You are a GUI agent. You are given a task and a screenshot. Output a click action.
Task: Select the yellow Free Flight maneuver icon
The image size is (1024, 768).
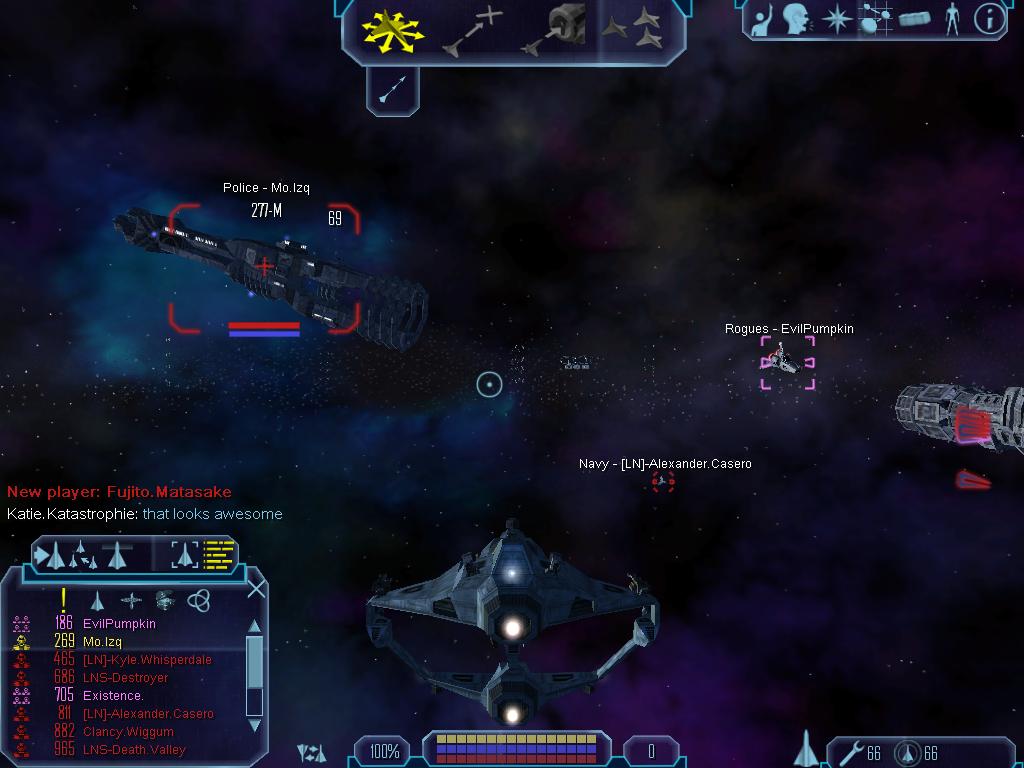(x=393, y=29)
